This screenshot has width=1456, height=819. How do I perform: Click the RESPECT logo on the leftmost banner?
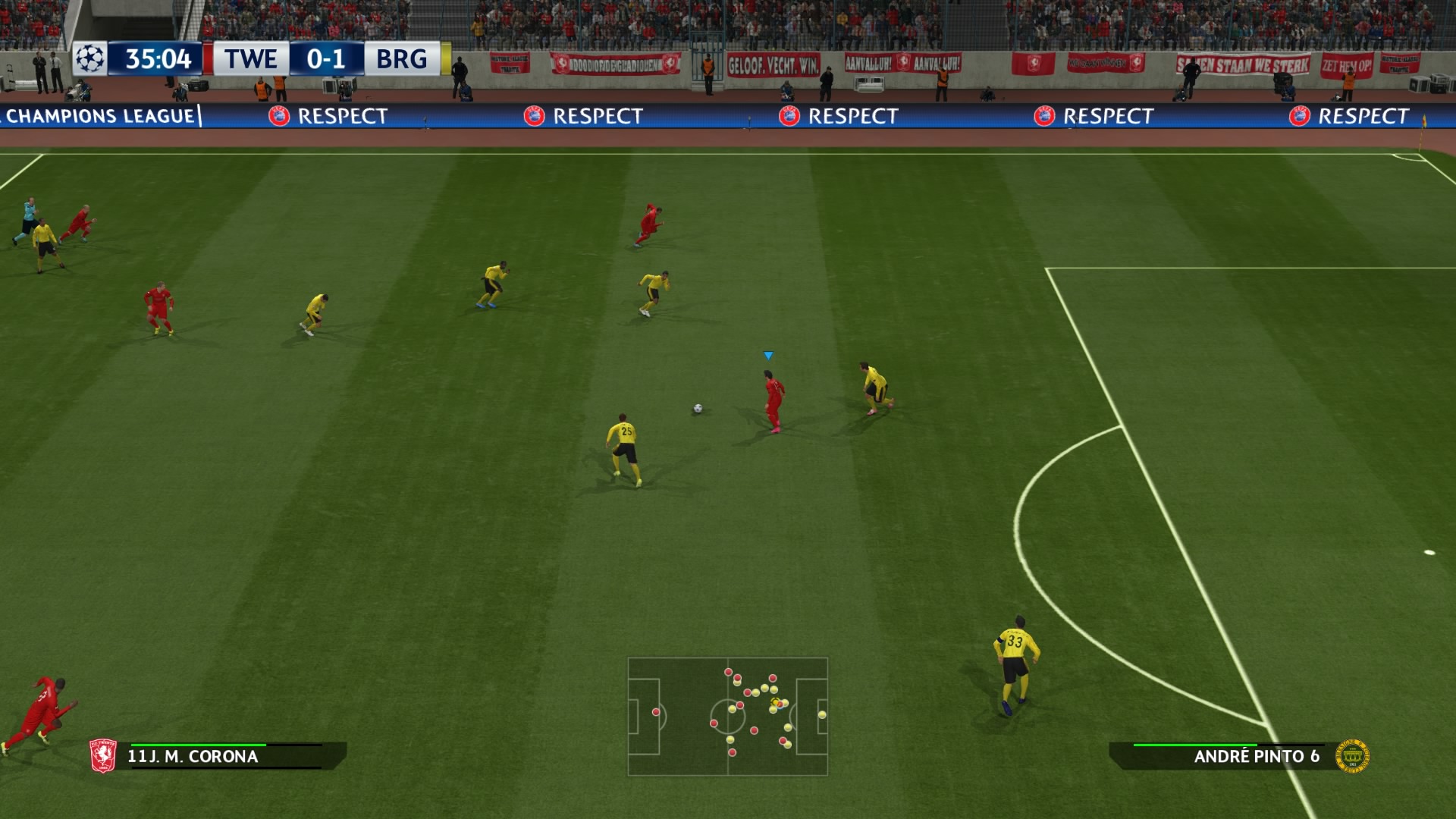coord(278,117)
